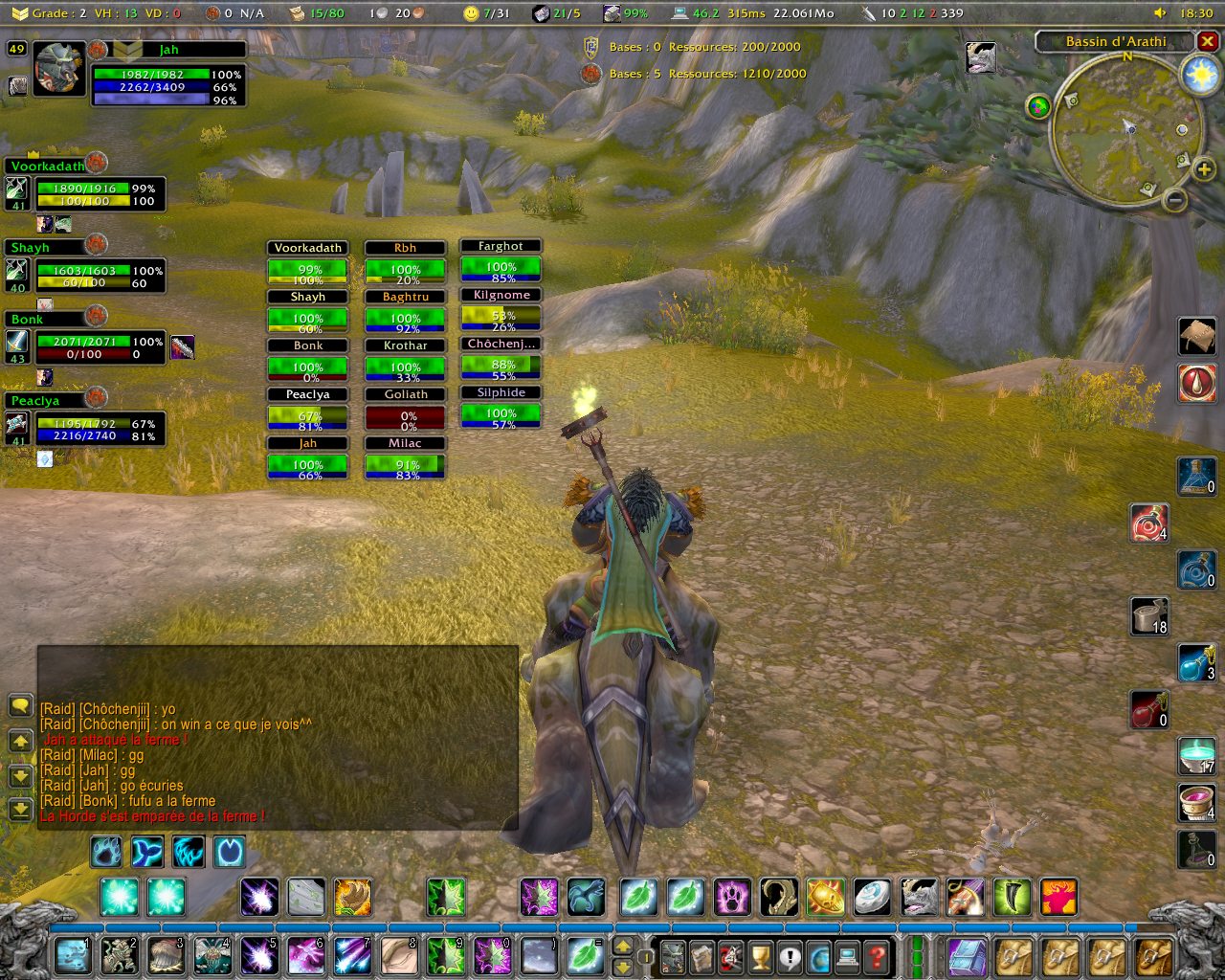Activate the orange-red blood drop icon
Screen dimensions: 1225x980
[1197, 383]
